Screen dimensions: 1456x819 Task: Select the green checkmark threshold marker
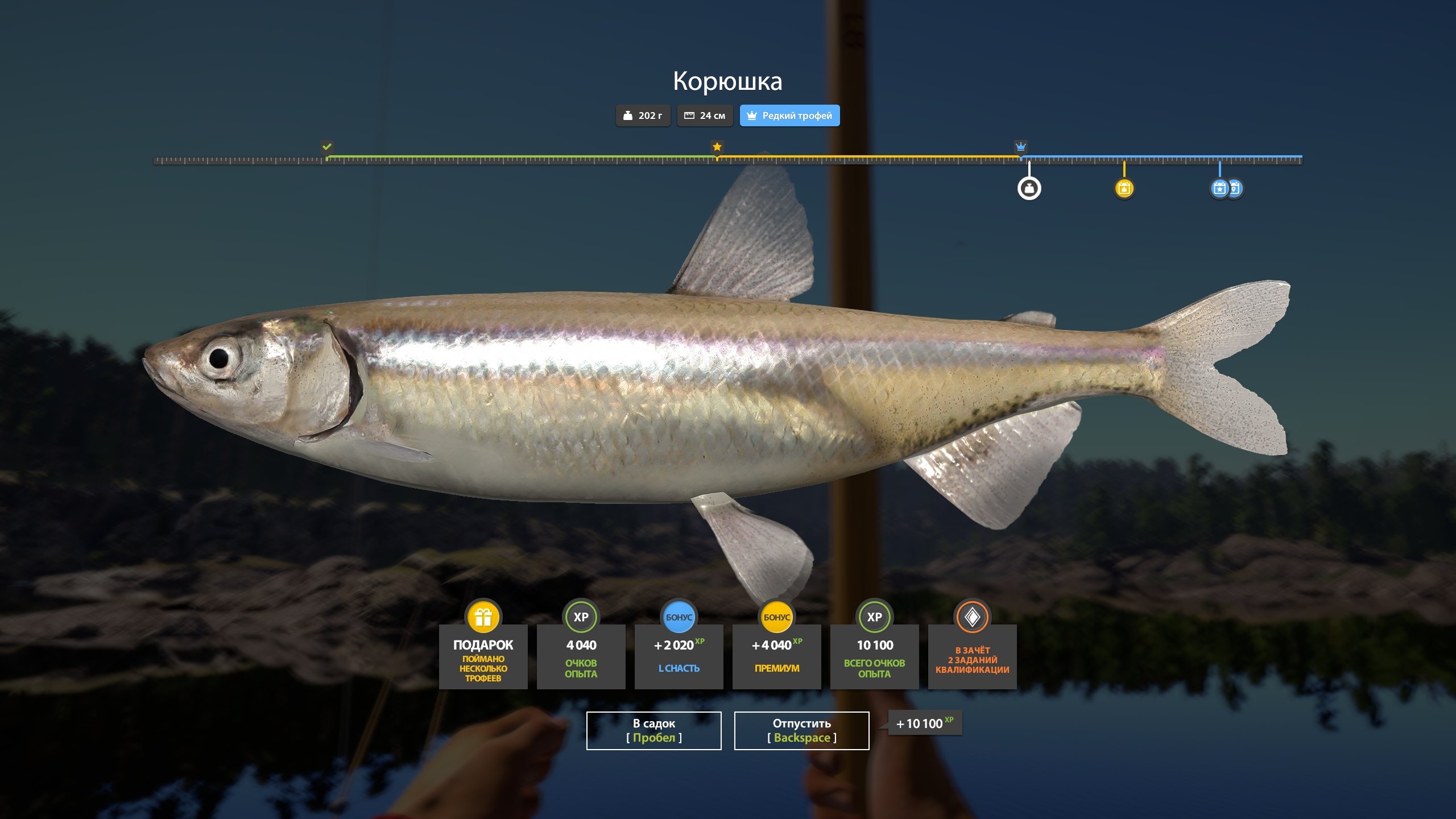click(327, 146)
